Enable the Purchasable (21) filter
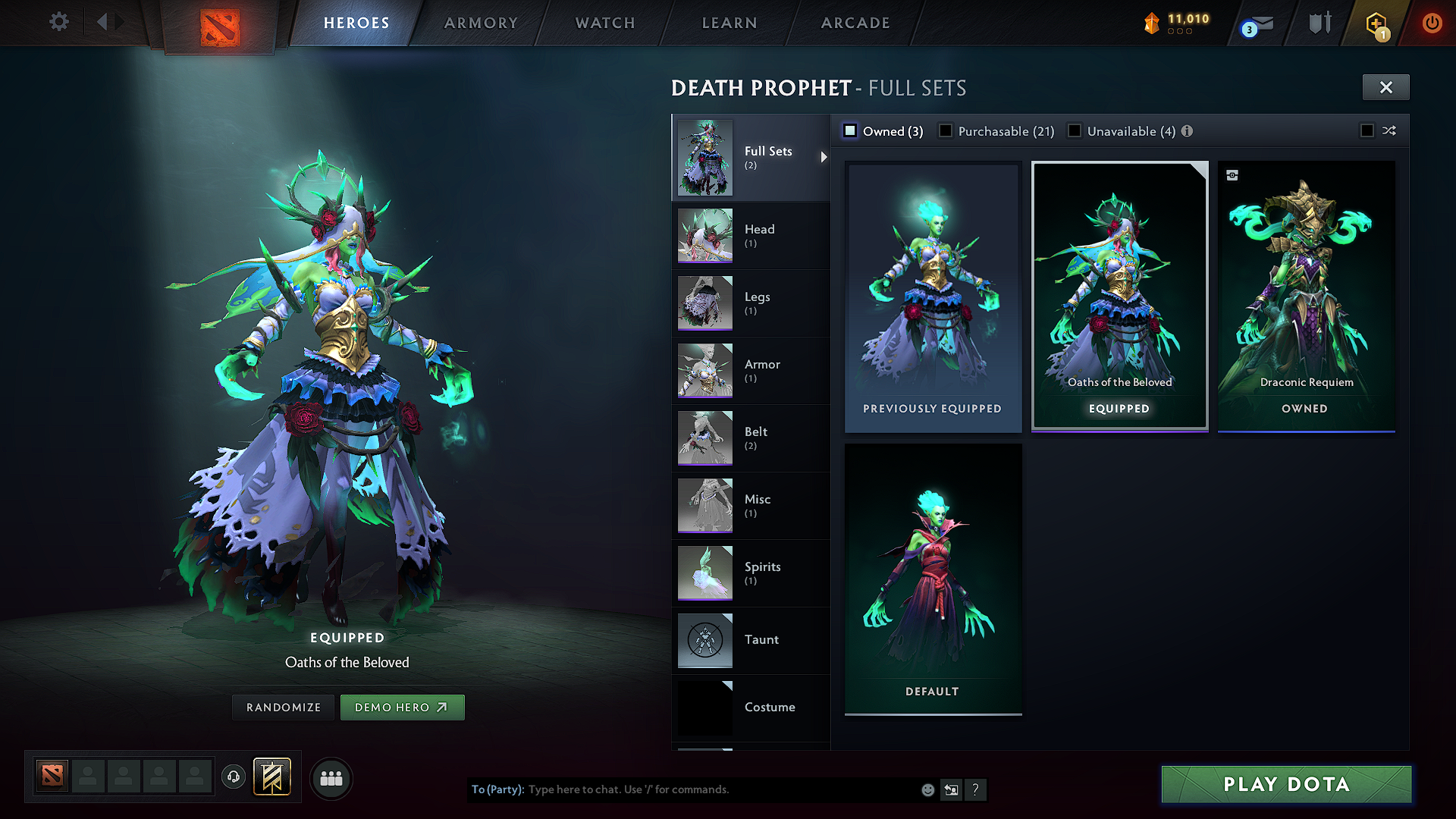1456x819 pixels. point(945,130)
